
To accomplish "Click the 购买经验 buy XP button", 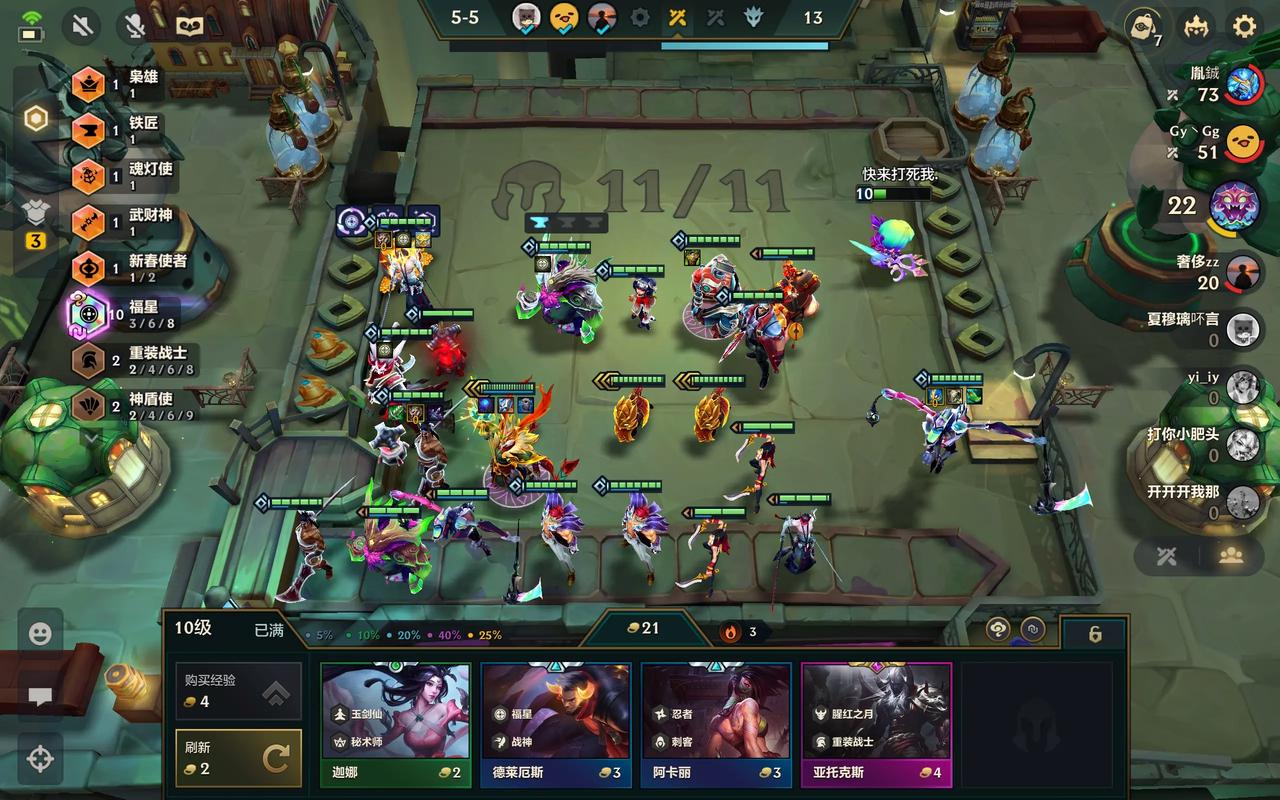I will (x=238, y=691).
